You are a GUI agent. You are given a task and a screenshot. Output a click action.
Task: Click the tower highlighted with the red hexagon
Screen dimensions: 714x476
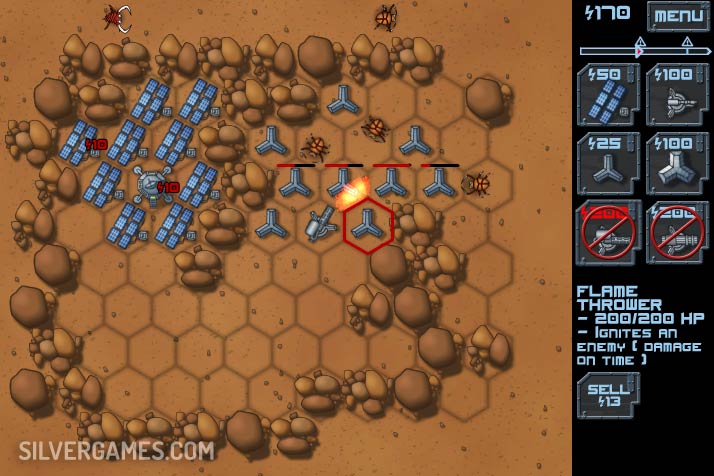[x=368, y=225]
